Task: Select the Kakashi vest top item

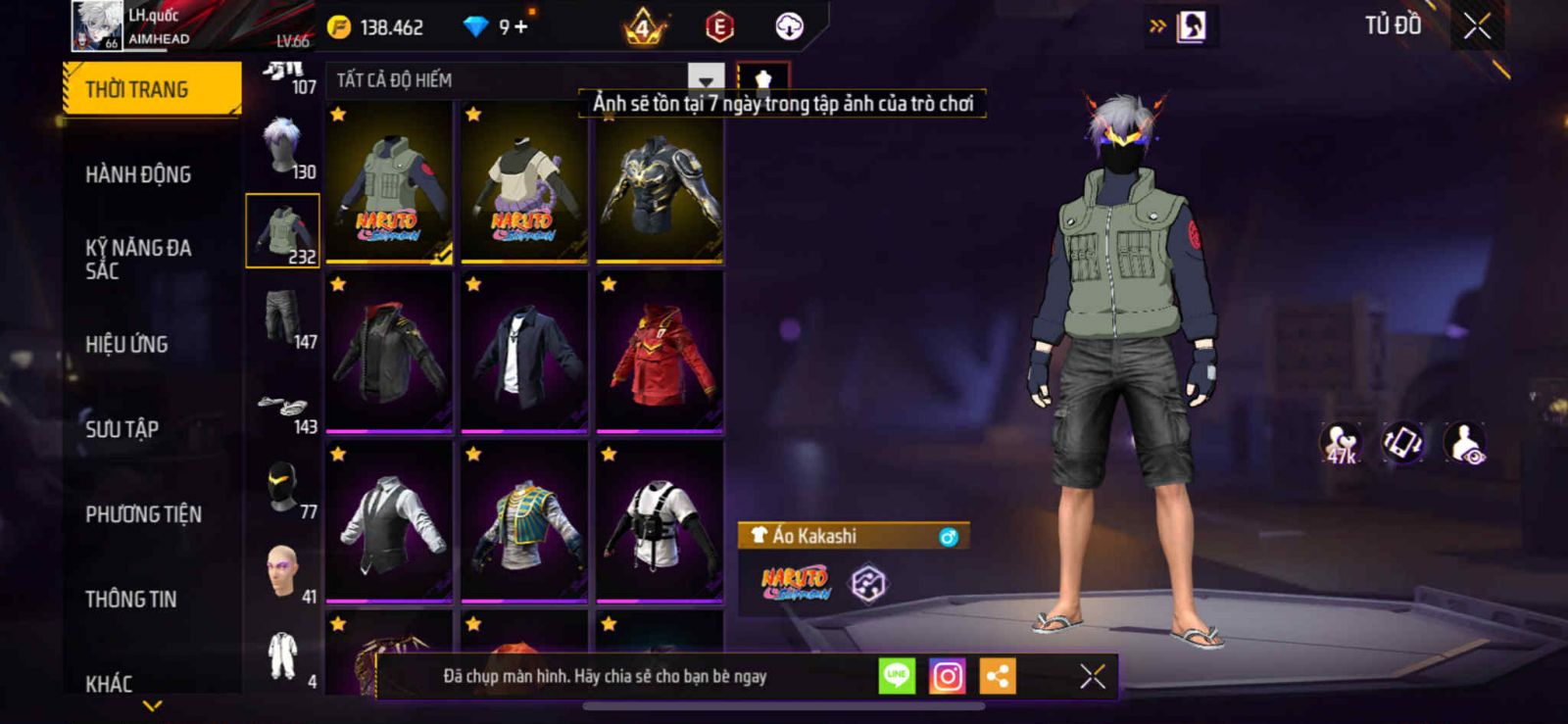Action: pos(389,182)
